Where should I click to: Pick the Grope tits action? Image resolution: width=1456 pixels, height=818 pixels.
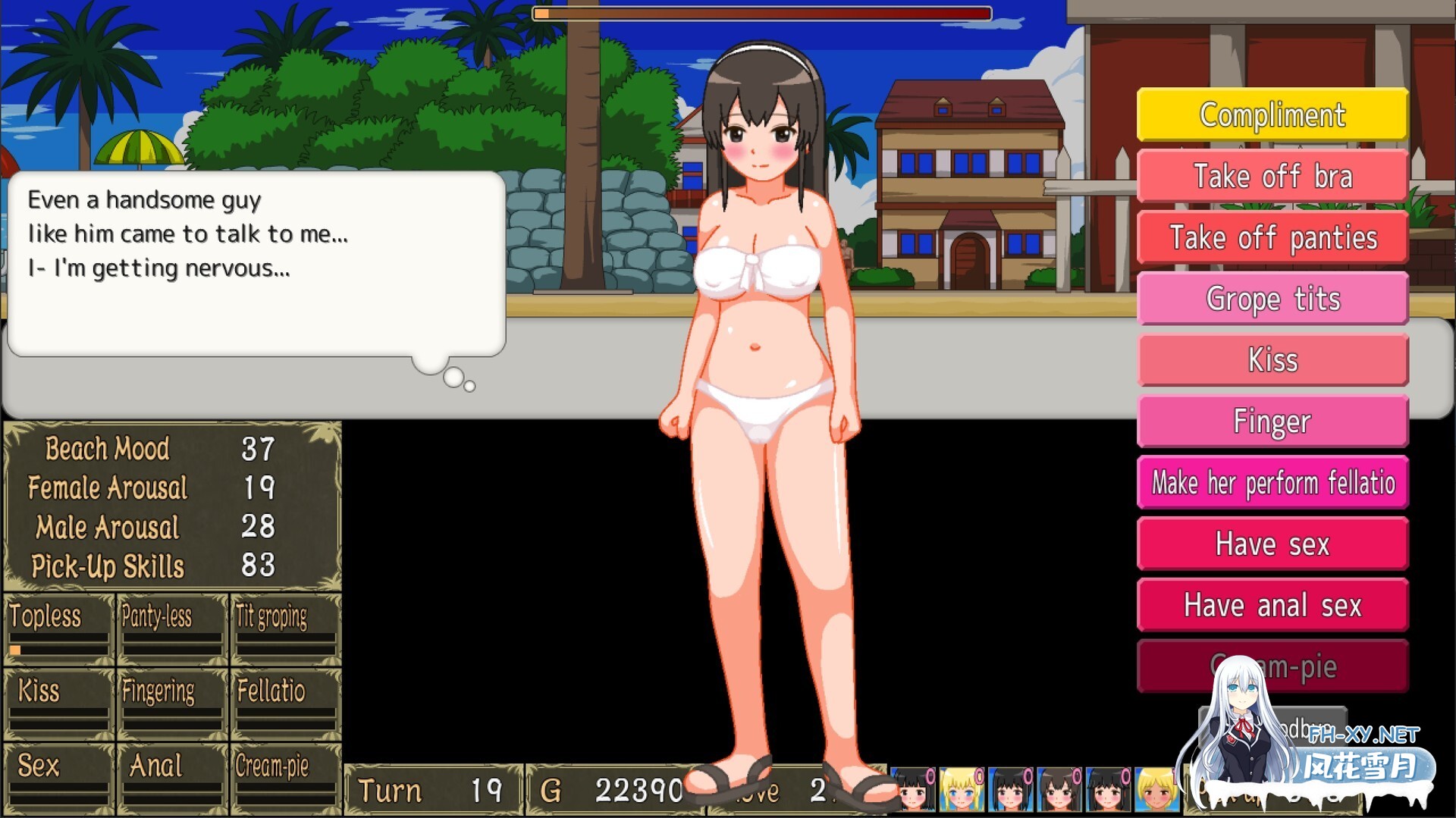tap(1272, 299)
